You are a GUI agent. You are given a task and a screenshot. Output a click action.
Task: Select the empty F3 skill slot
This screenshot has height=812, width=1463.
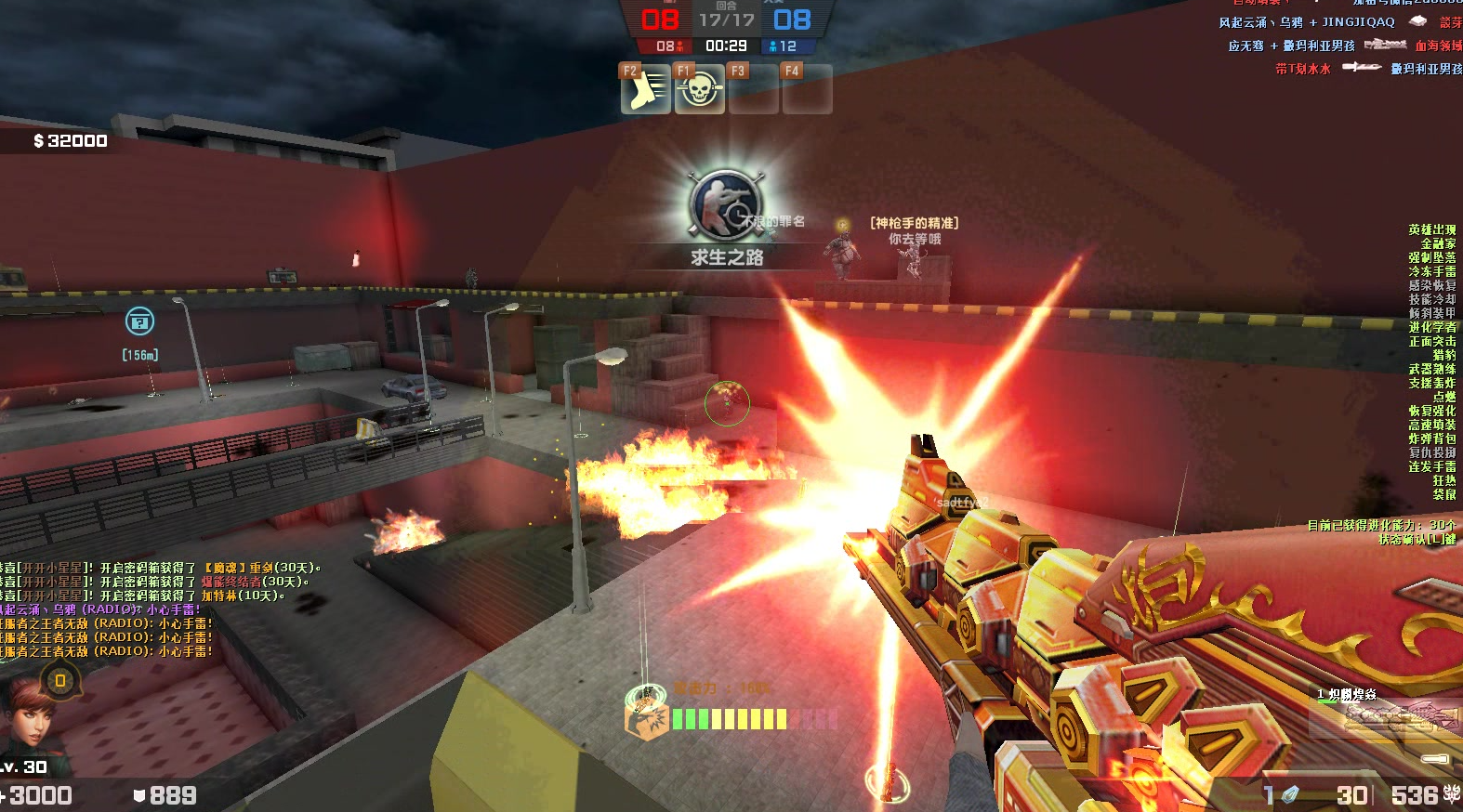click(753, 89)
